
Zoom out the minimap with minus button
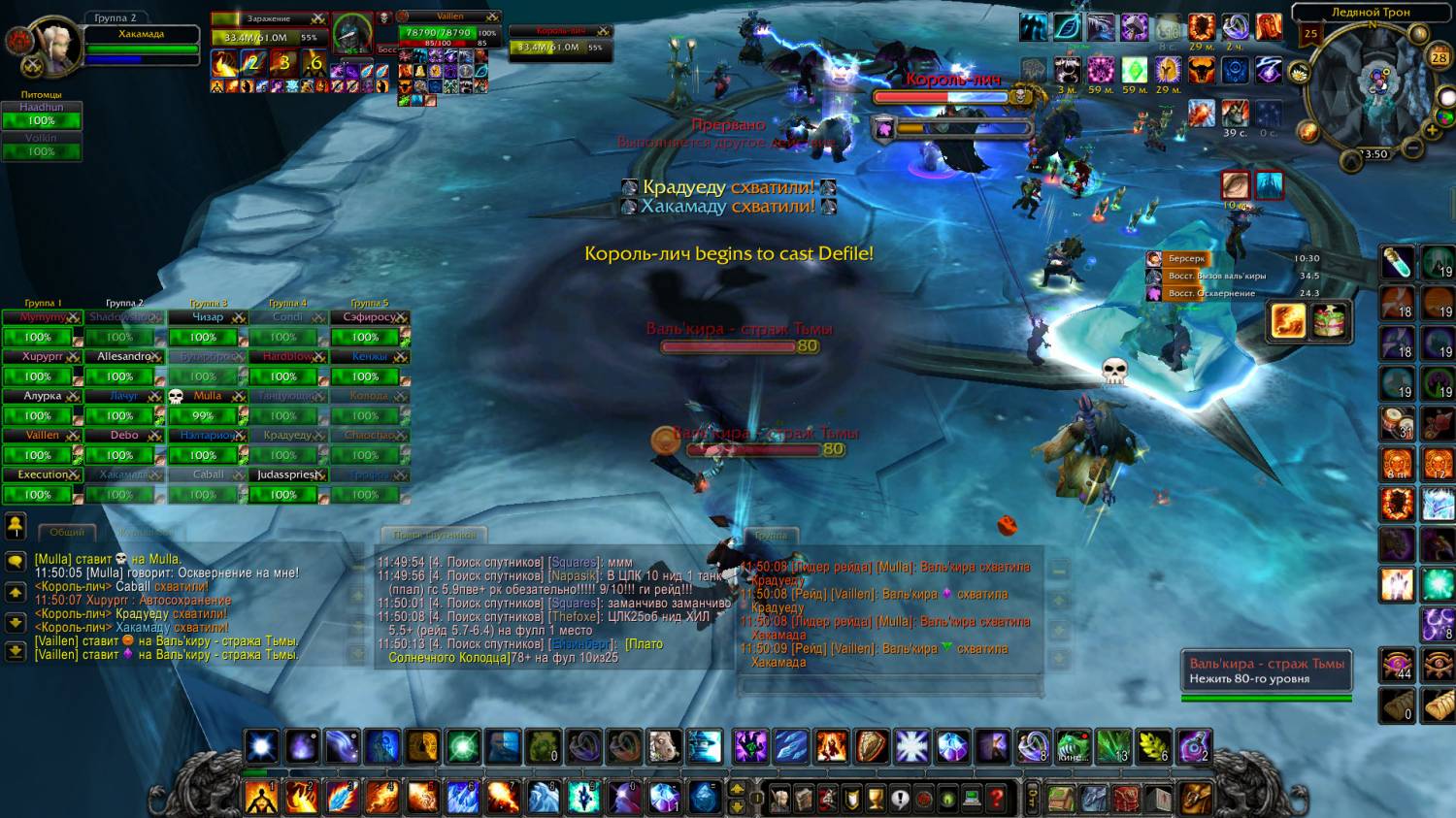(1413, 147)
